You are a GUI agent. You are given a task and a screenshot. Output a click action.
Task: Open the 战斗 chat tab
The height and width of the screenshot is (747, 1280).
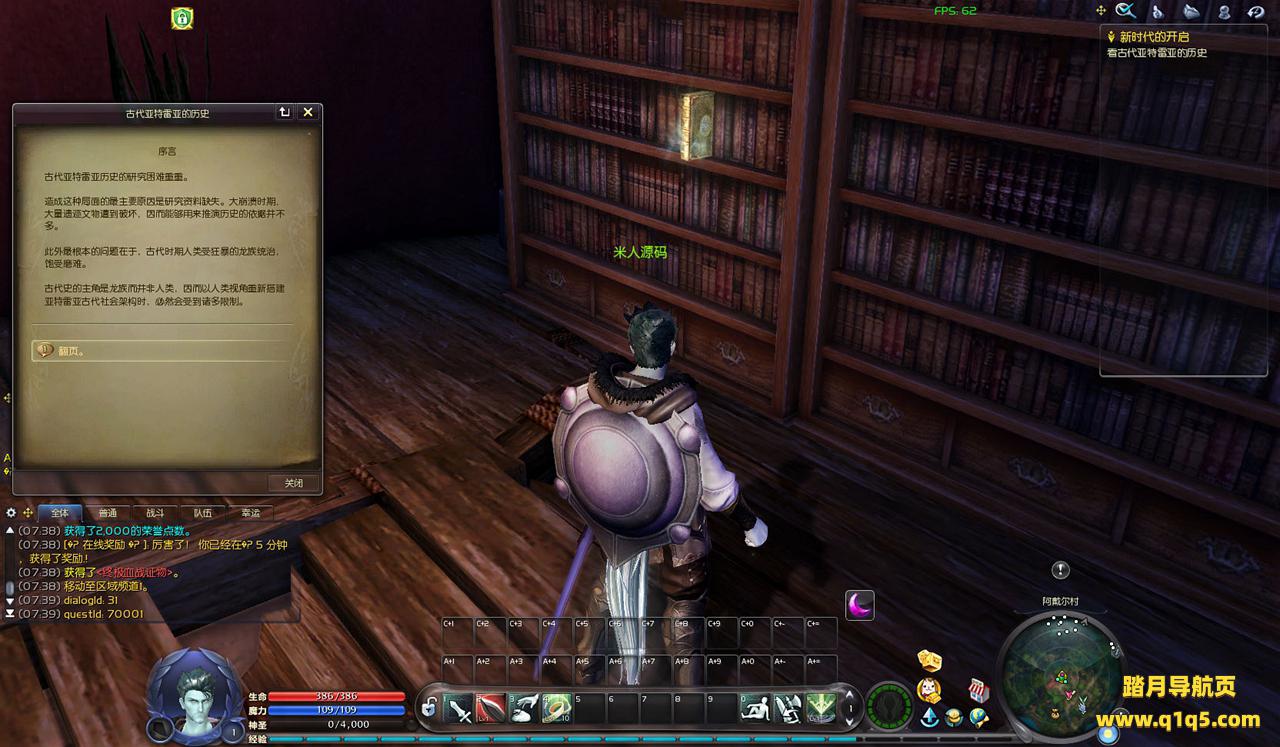[155, 513]
